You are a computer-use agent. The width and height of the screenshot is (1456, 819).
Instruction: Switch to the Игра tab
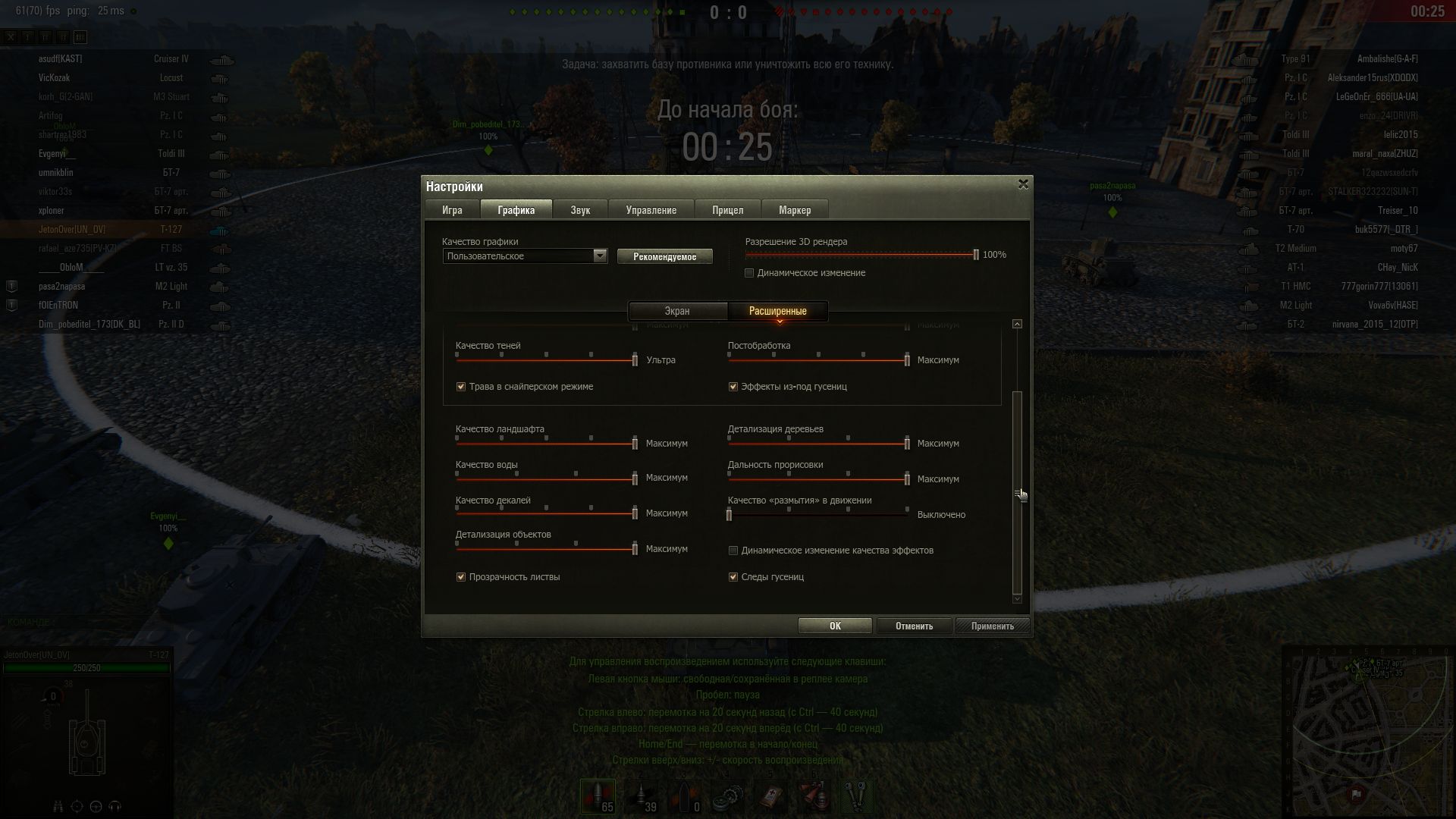452,210
